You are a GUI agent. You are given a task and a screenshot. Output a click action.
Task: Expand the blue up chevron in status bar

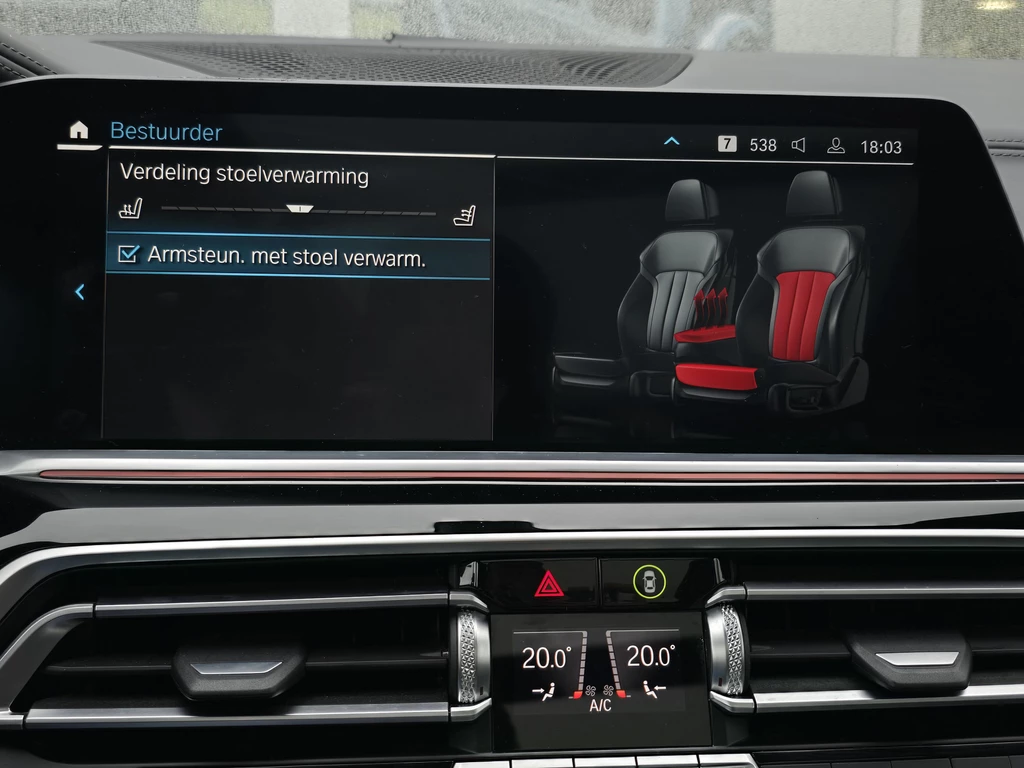click(x=672, y=143)
